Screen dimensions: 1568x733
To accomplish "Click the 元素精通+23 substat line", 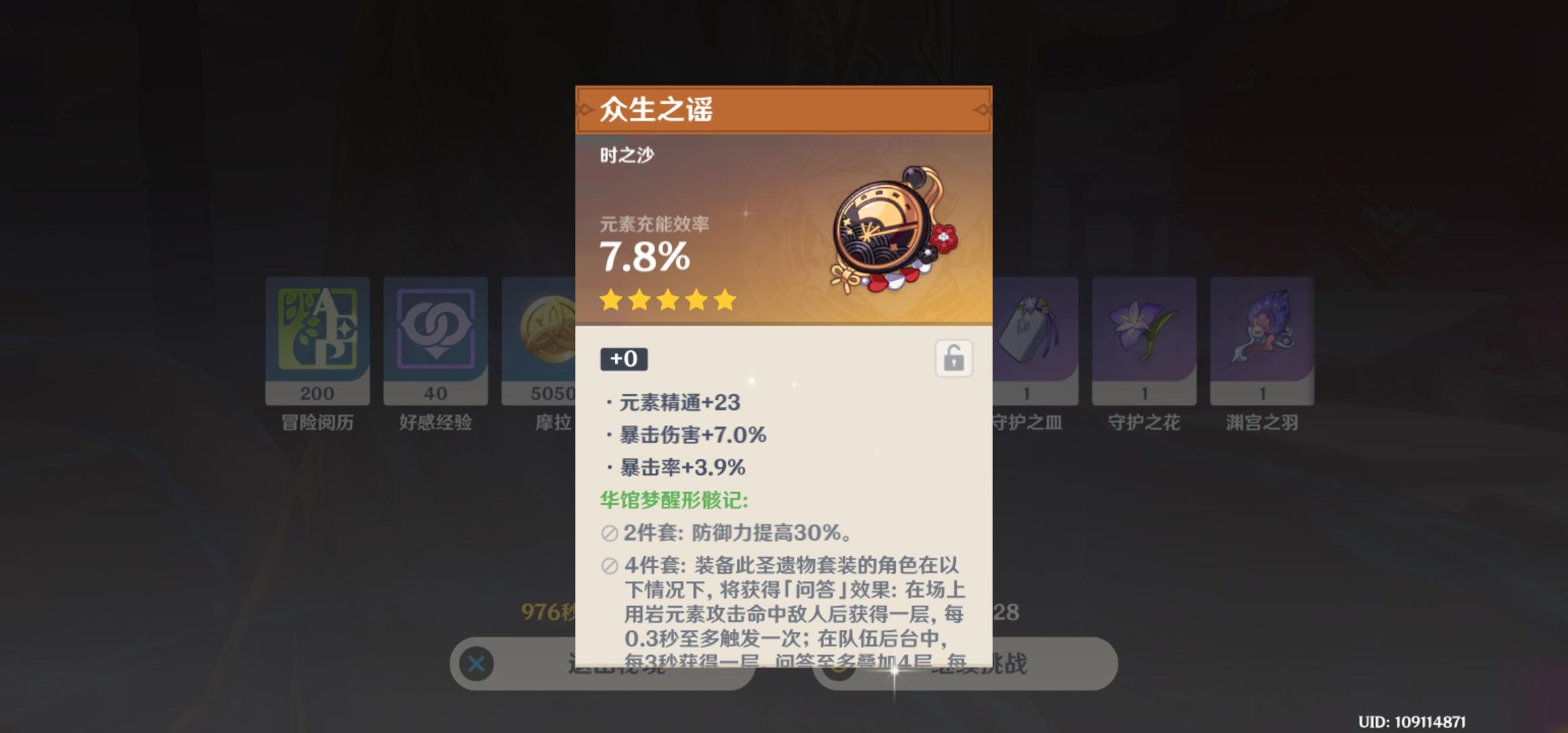I will point(679,402).
